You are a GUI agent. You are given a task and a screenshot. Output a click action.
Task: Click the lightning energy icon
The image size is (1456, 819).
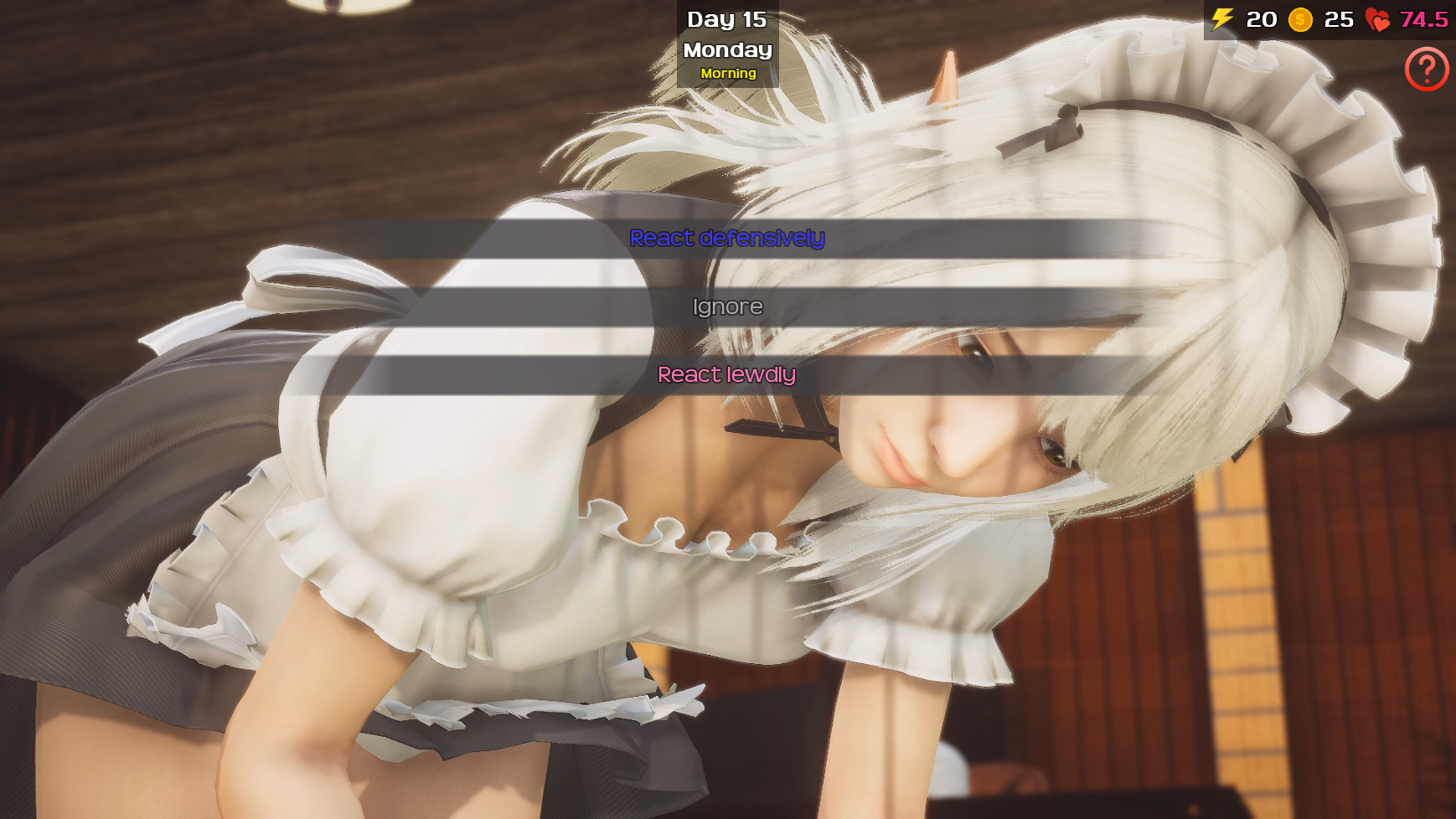tap(1221, 18)
